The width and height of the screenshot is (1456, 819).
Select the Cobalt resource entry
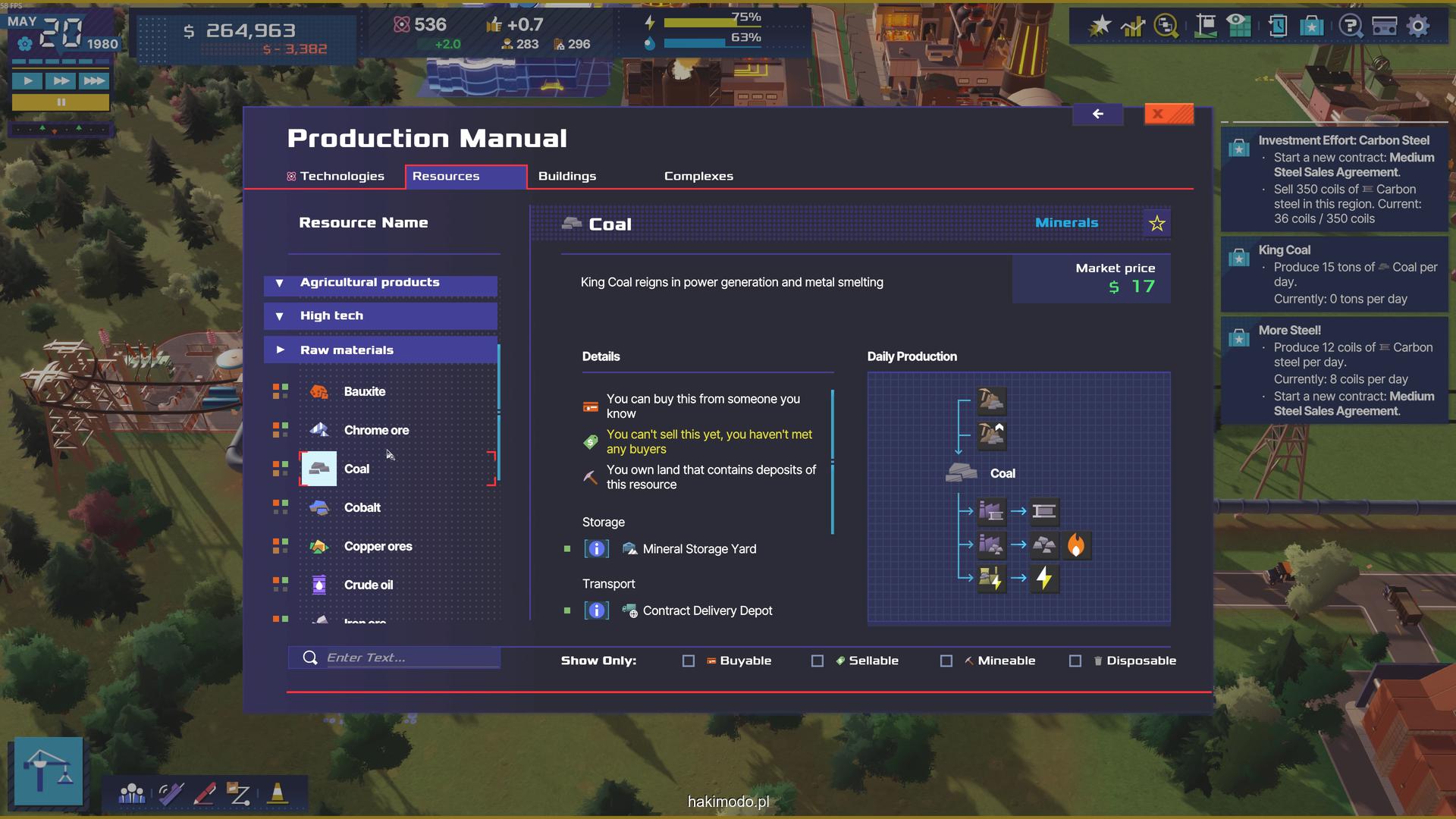click(x=362, y=508)
